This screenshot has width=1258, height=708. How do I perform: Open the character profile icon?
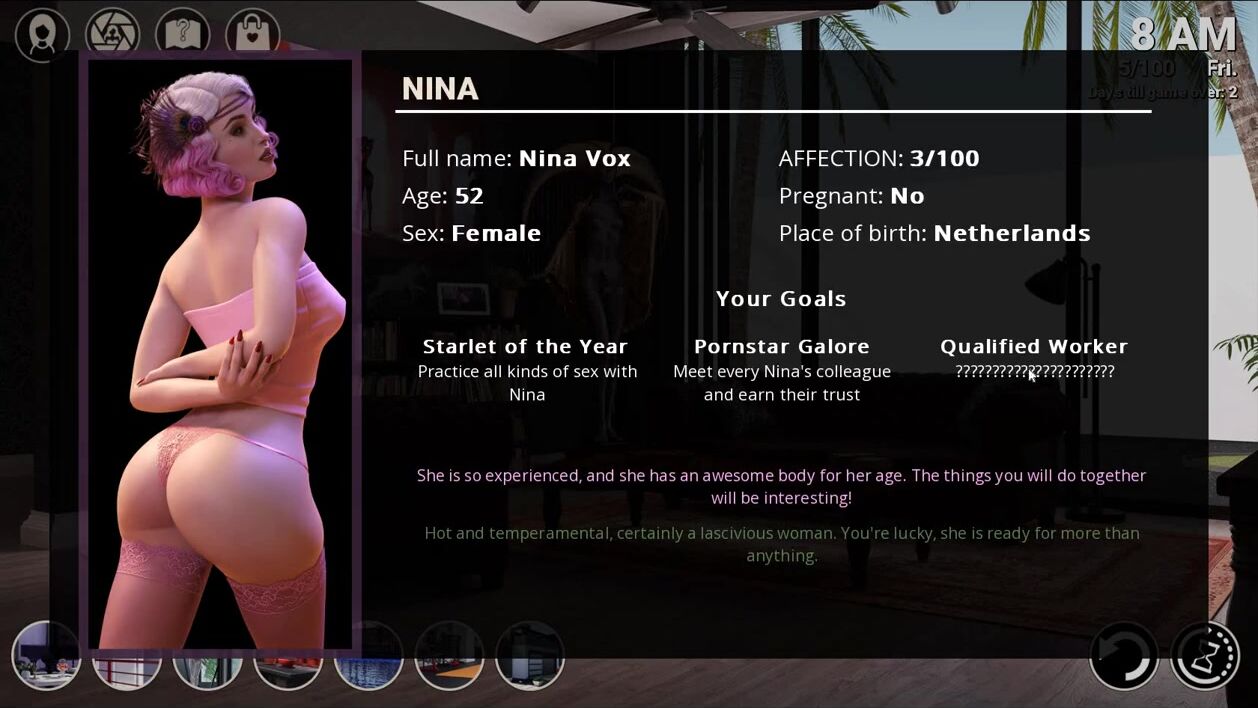(x=42, y=34)
